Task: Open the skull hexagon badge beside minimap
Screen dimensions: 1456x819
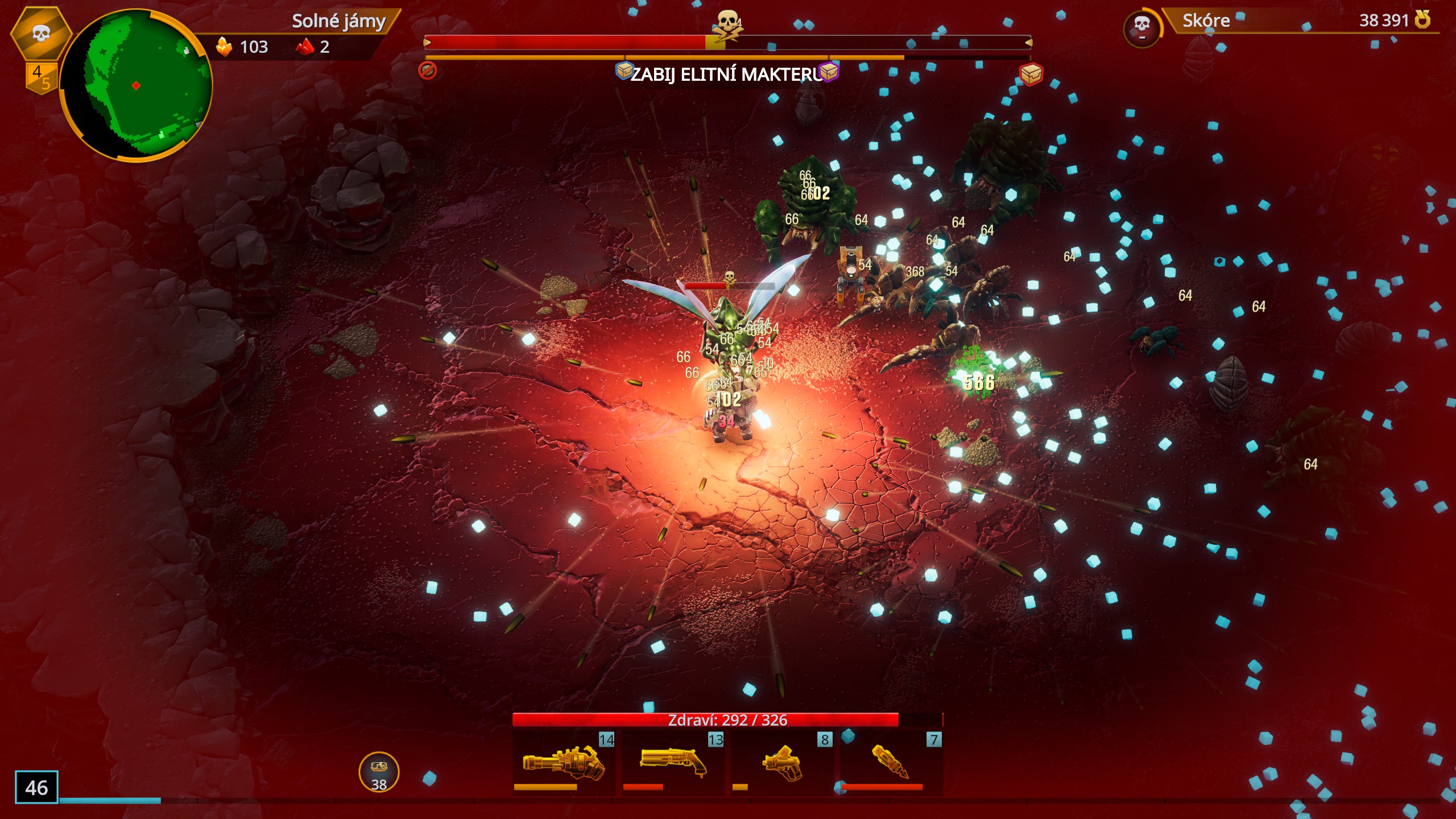Action: point(40,33)
